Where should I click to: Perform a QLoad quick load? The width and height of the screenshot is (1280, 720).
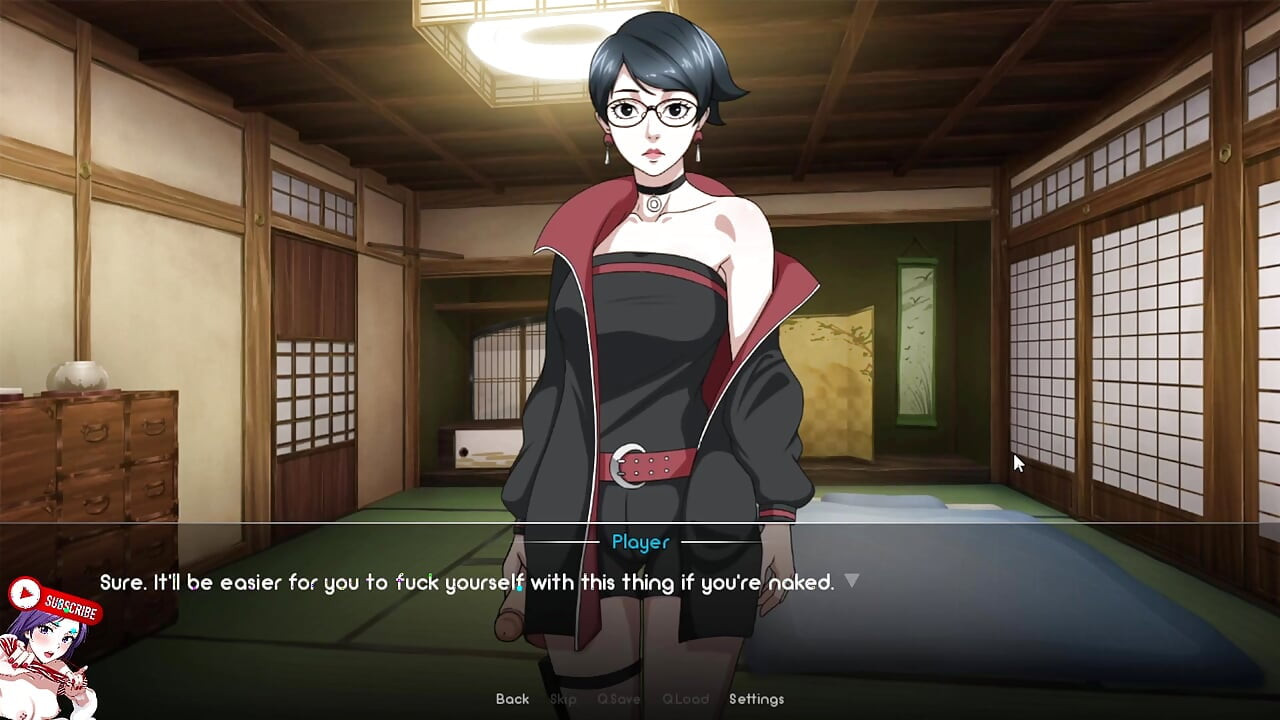click(686, 699)
